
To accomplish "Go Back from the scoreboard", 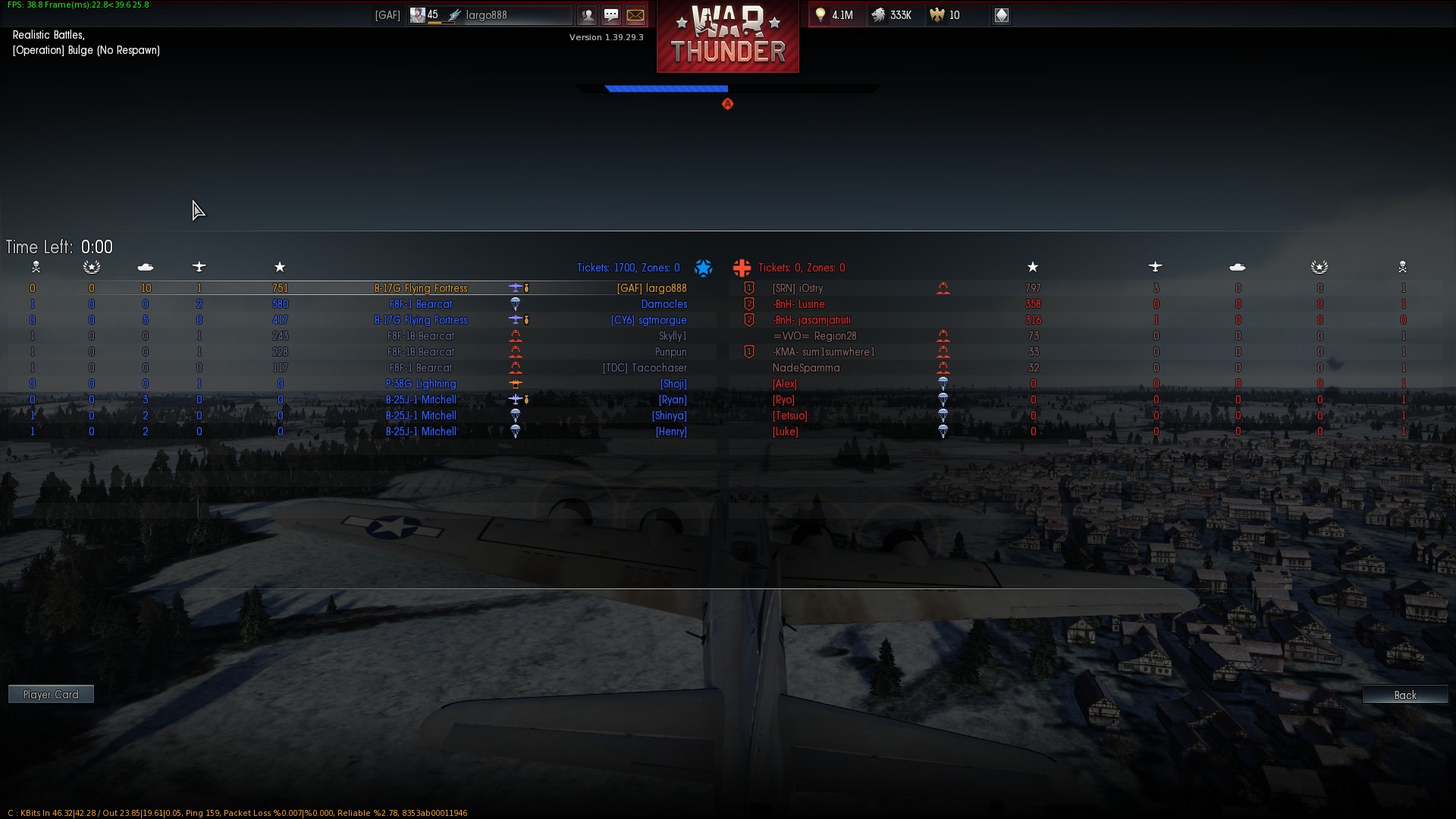I will [x=1404, y=695].
